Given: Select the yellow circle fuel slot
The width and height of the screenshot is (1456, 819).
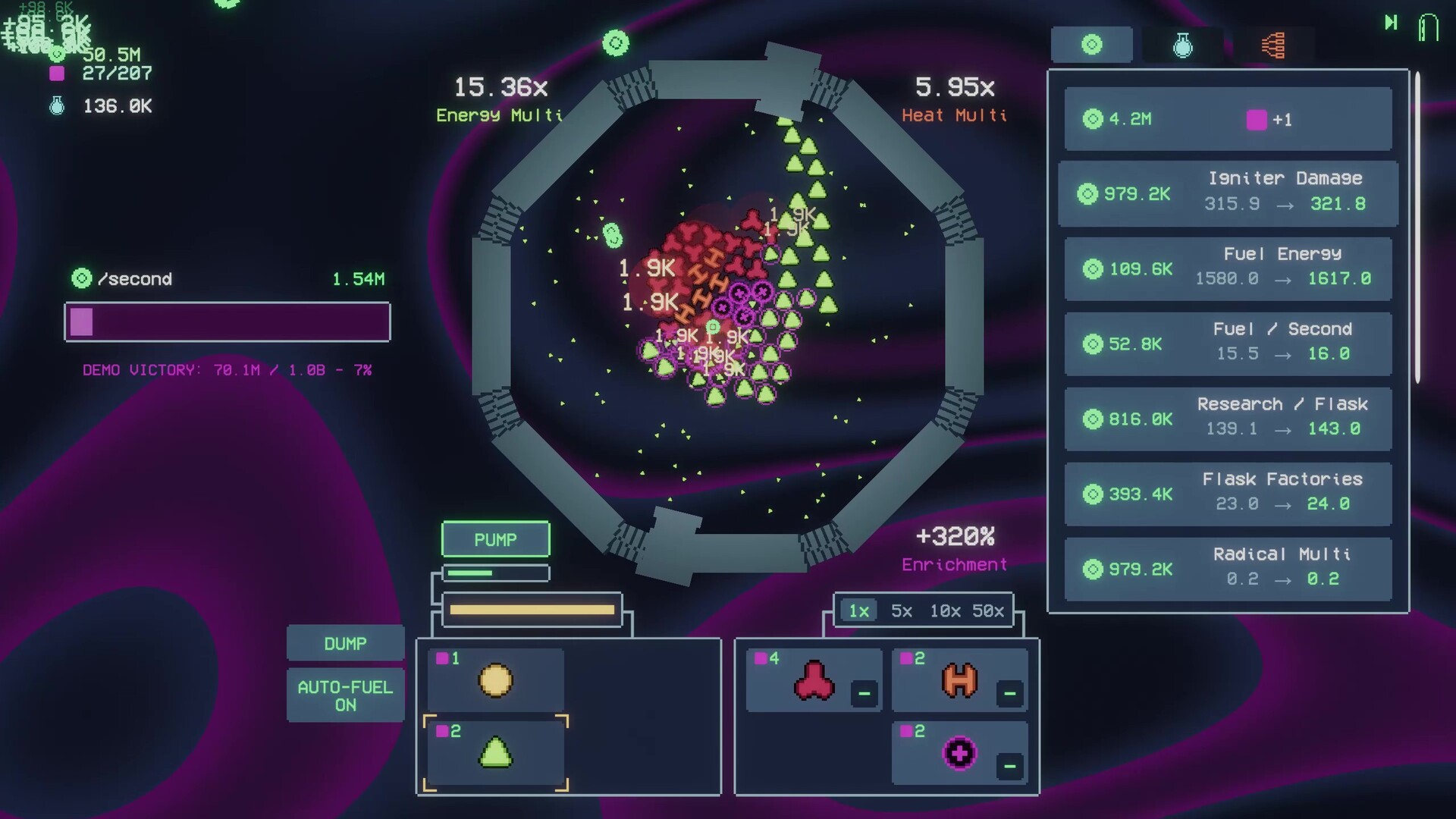Looking at the screenshot, I should click(x=496, y=680).
